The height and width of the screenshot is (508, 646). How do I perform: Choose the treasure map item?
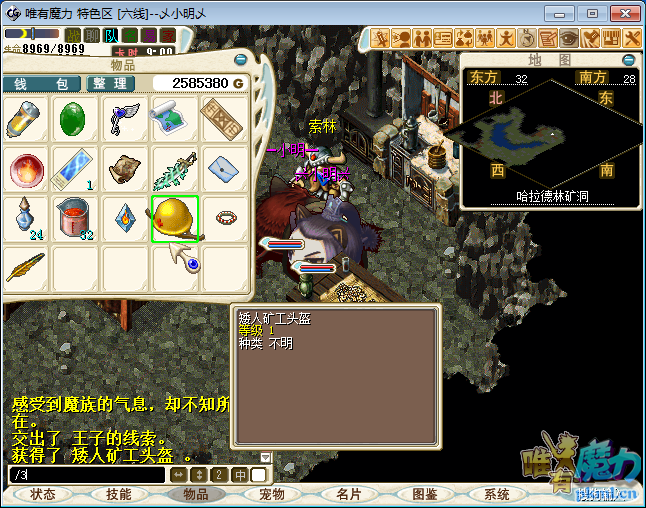(175, 120)
